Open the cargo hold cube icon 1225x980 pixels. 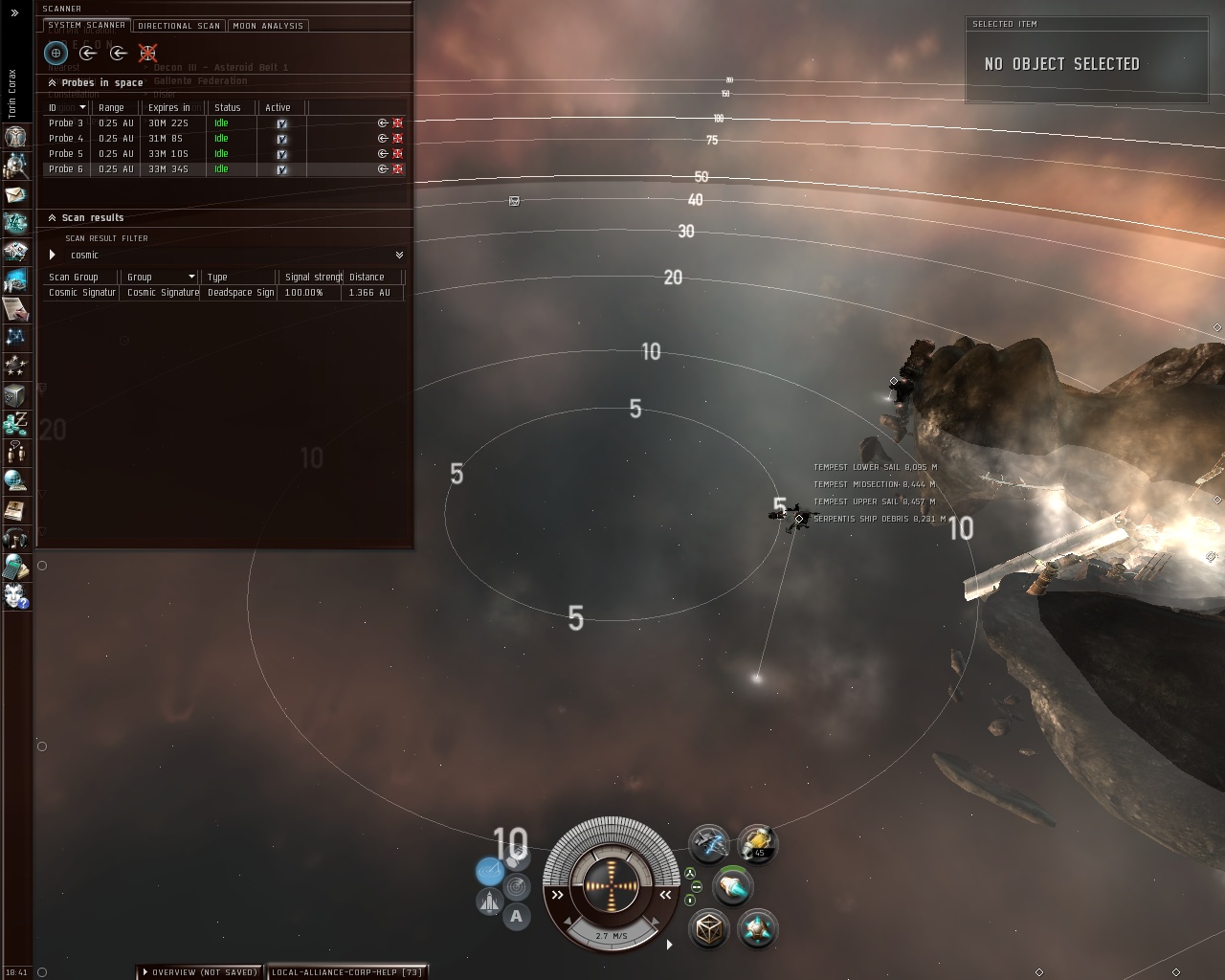click(x=709, y=928)
